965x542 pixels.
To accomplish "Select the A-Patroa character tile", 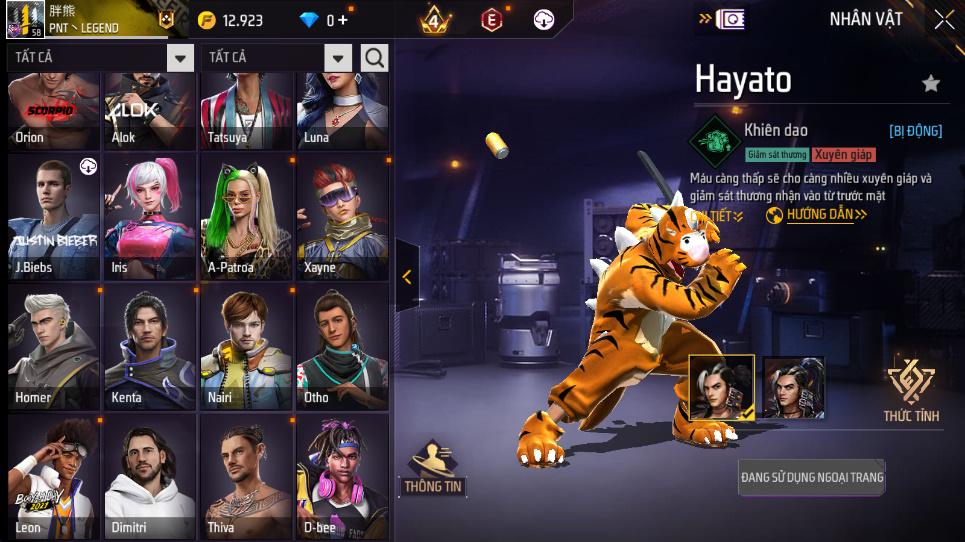I will pos(246,216).
